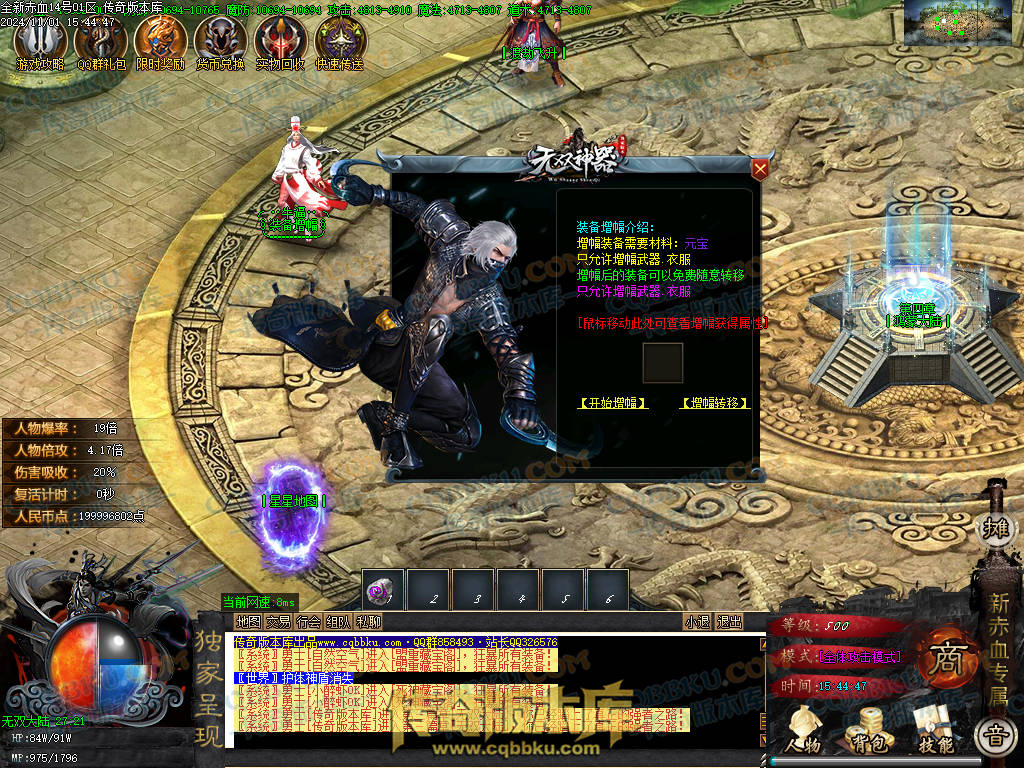Viewport: 1024px width, 768px height.
Task: Click 开始增幅 to start enhancement
Action: tap(613, 403)
